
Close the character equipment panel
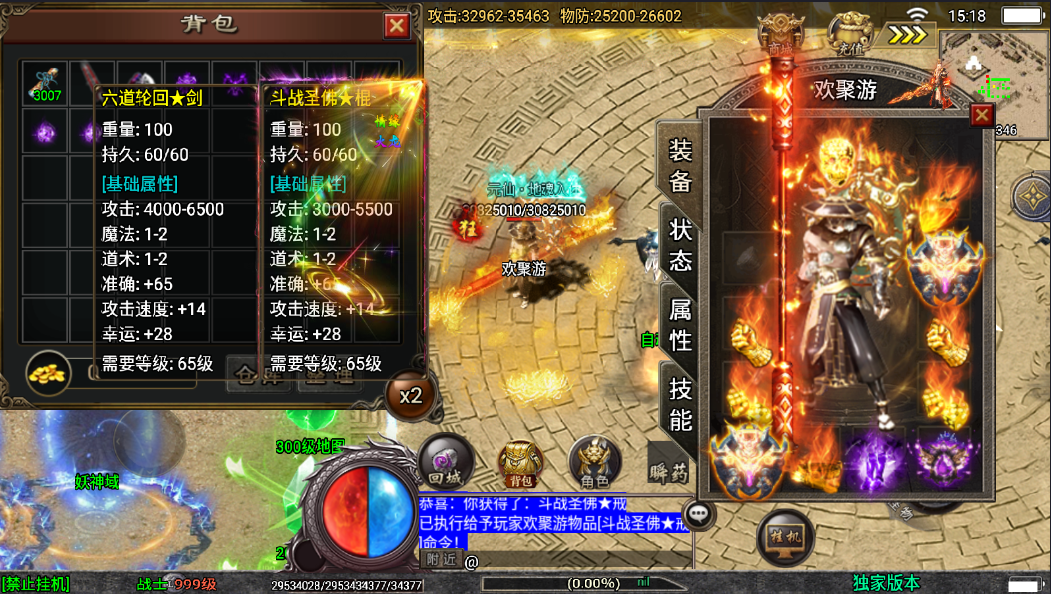pyautogui.click(x=982, y=115)
